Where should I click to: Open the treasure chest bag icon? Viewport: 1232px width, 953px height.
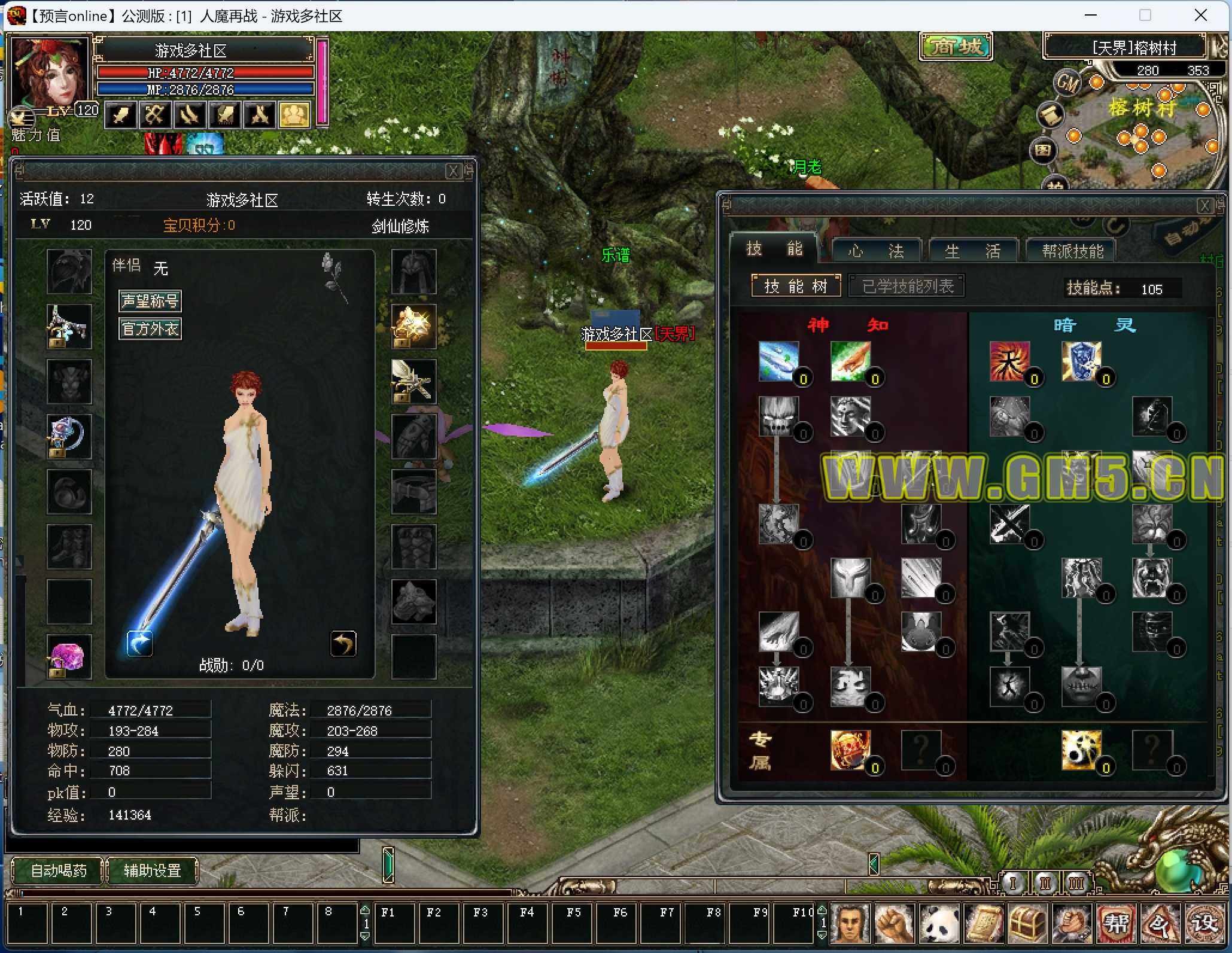point(1026,923)
